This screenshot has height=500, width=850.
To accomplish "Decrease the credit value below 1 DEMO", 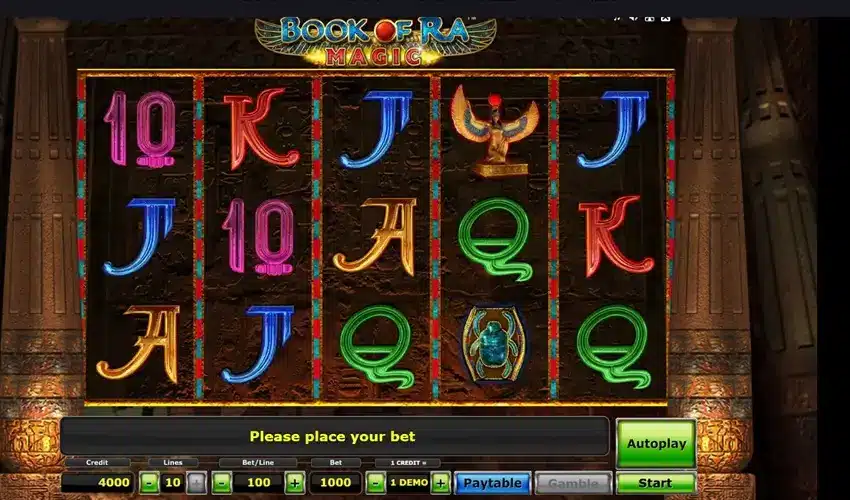I will (x=375, y=483).
